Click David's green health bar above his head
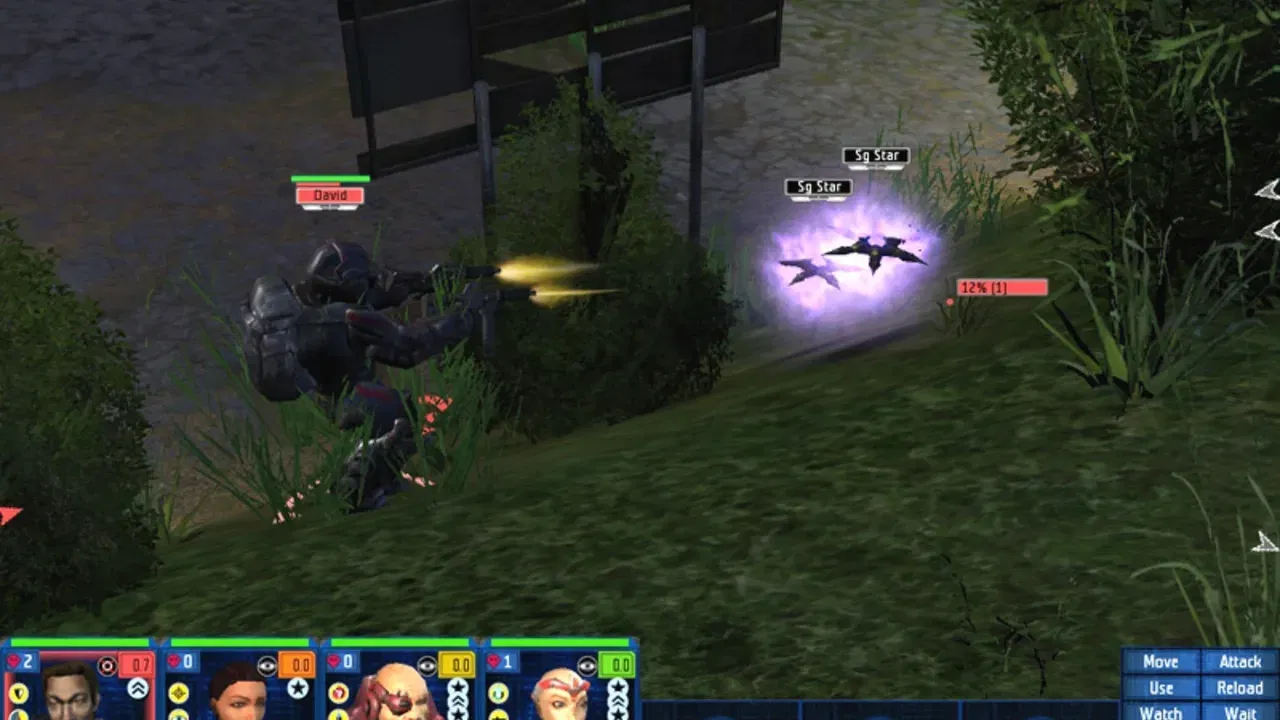 330,176
